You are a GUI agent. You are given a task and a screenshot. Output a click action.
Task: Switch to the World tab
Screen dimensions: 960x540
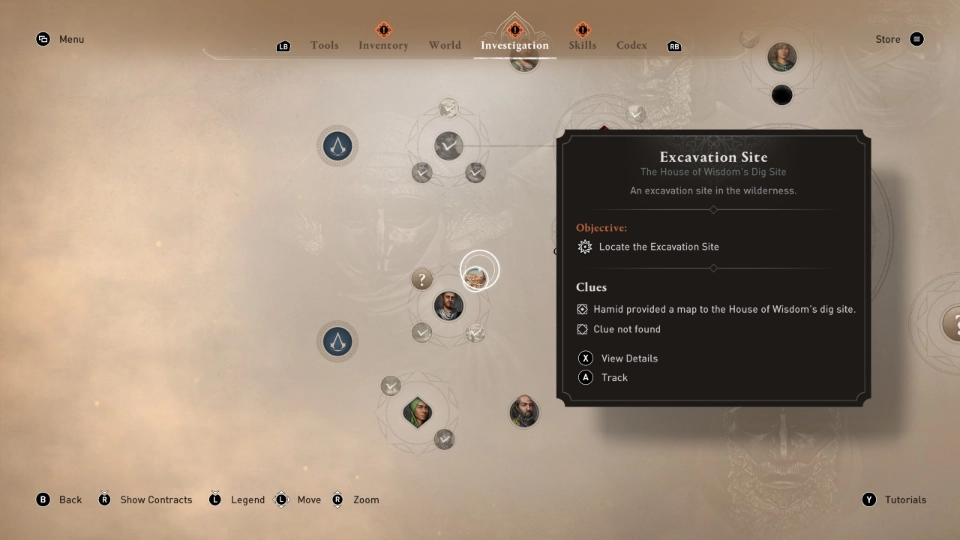click(x=445, y=45)
